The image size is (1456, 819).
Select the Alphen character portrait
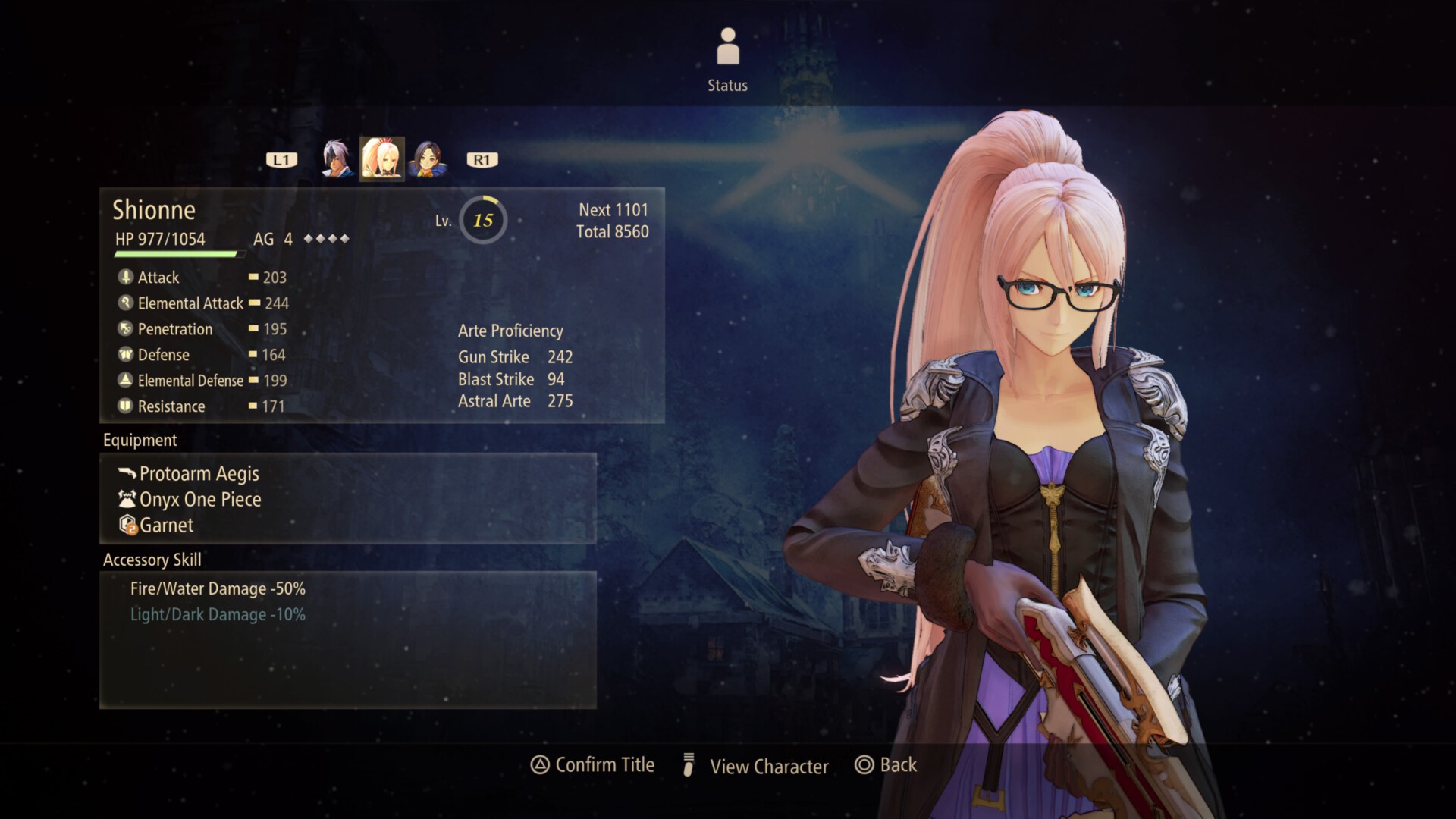337,159
